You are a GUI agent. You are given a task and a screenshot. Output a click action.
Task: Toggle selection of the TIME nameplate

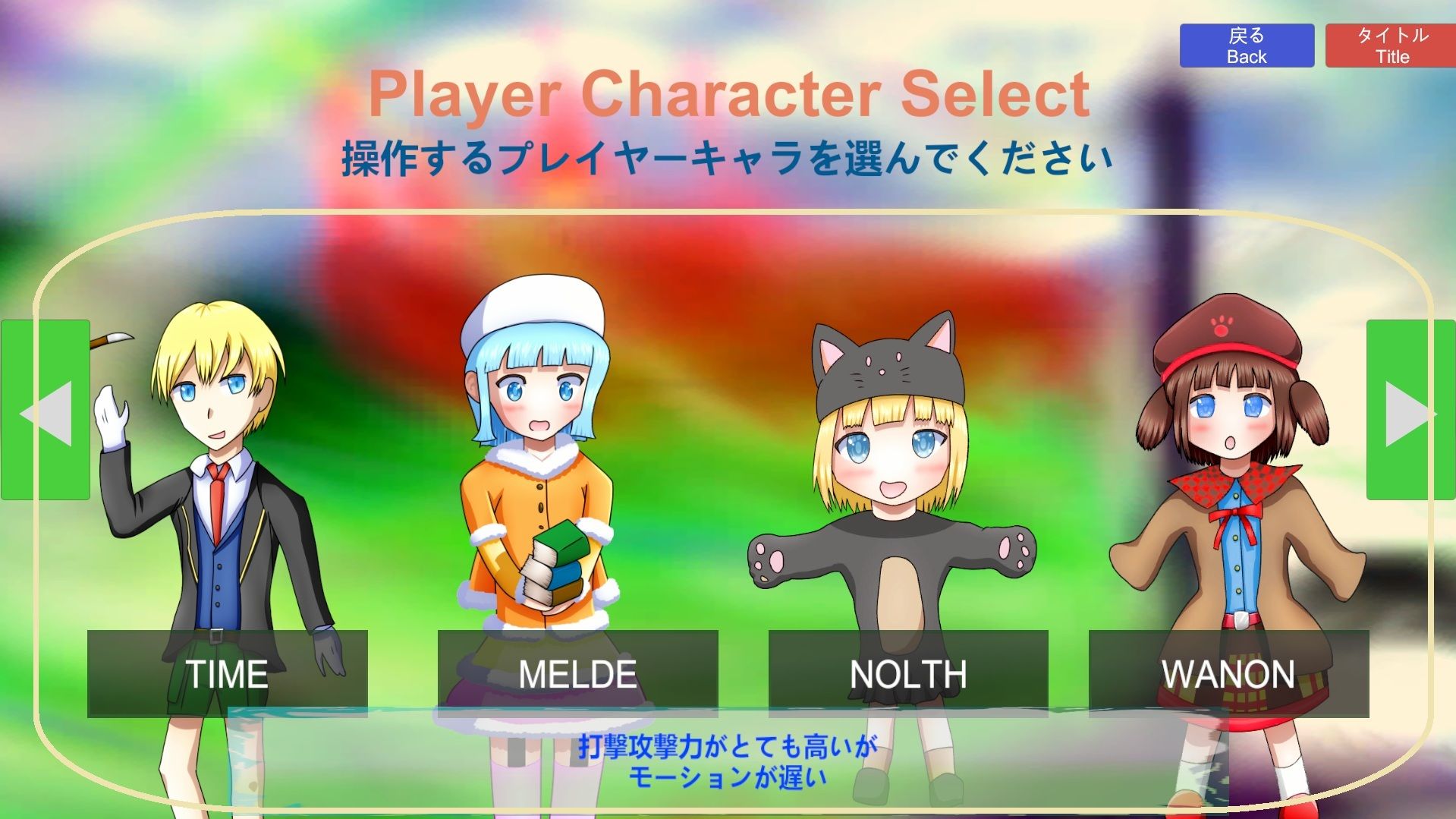[228, 674]
